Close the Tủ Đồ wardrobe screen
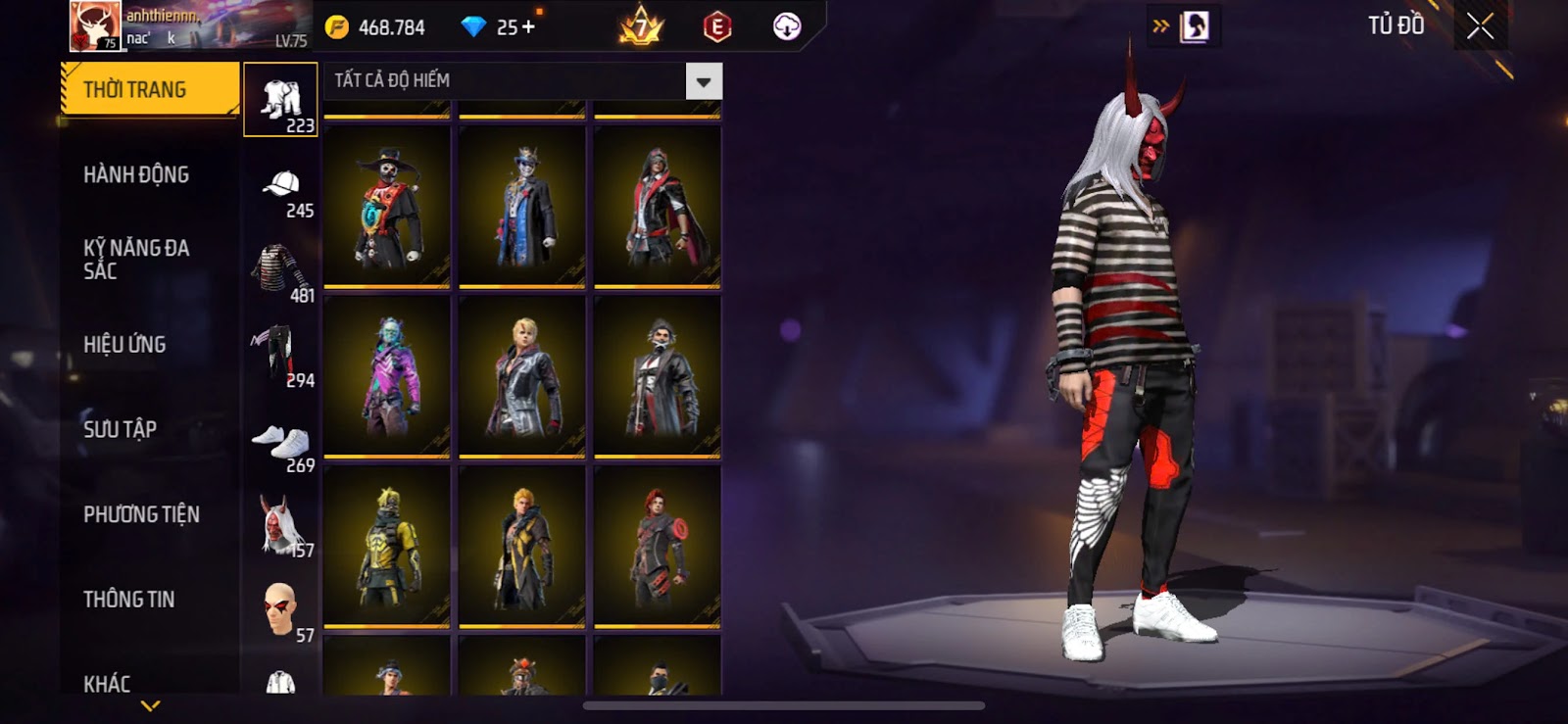Screen dimensions: 1568x724 (1480, 26)
